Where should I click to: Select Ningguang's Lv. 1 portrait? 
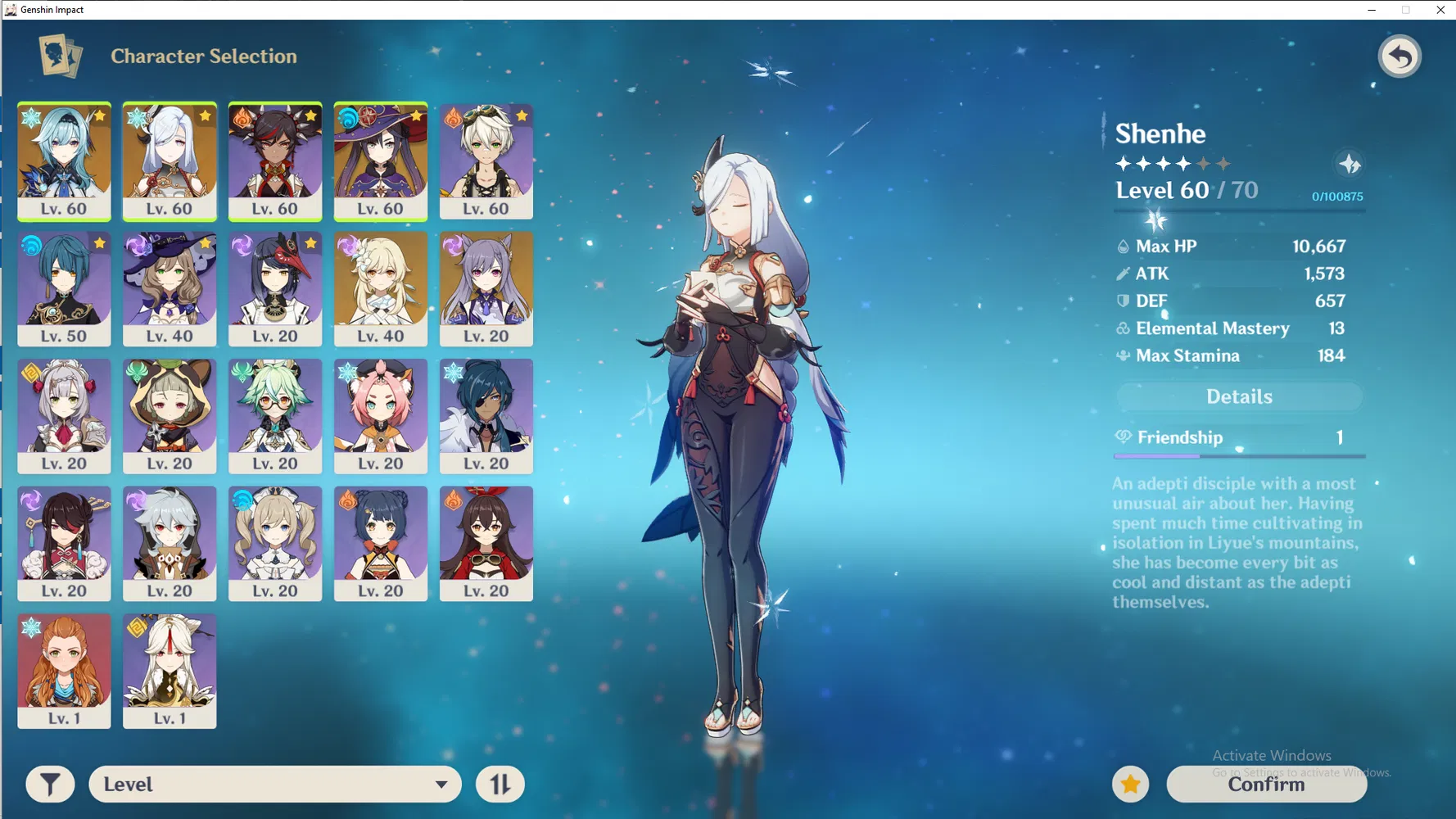coord(170,670)
